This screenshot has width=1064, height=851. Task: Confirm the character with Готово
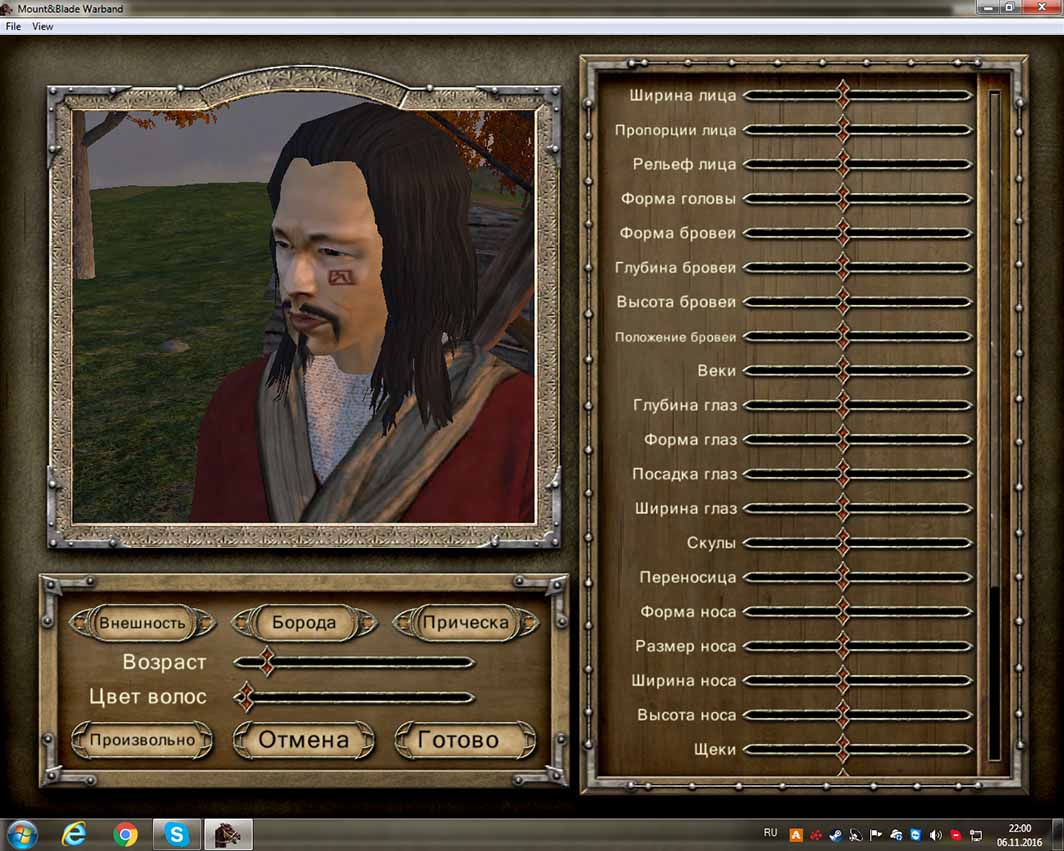(x=465, y=741)
